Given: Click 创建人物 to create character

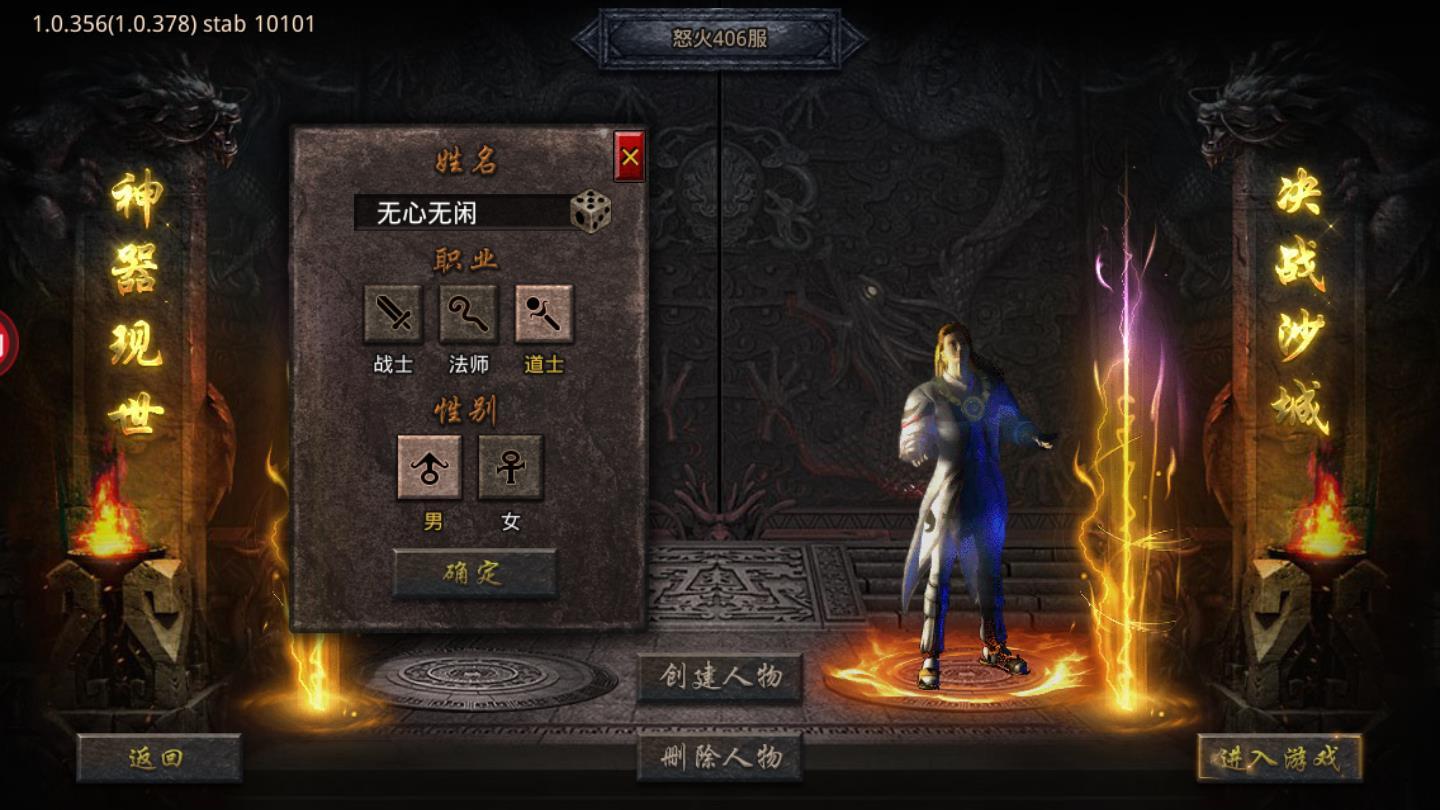Looking at the screenshot, I should pos(722,677).
